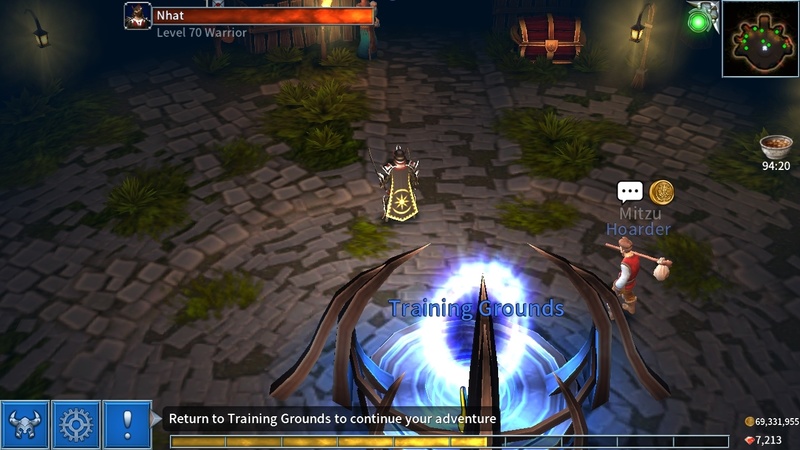The image size is (800, 450).
Task: Click the gold coin icon above Mitzu
Action: click(661, 192)
